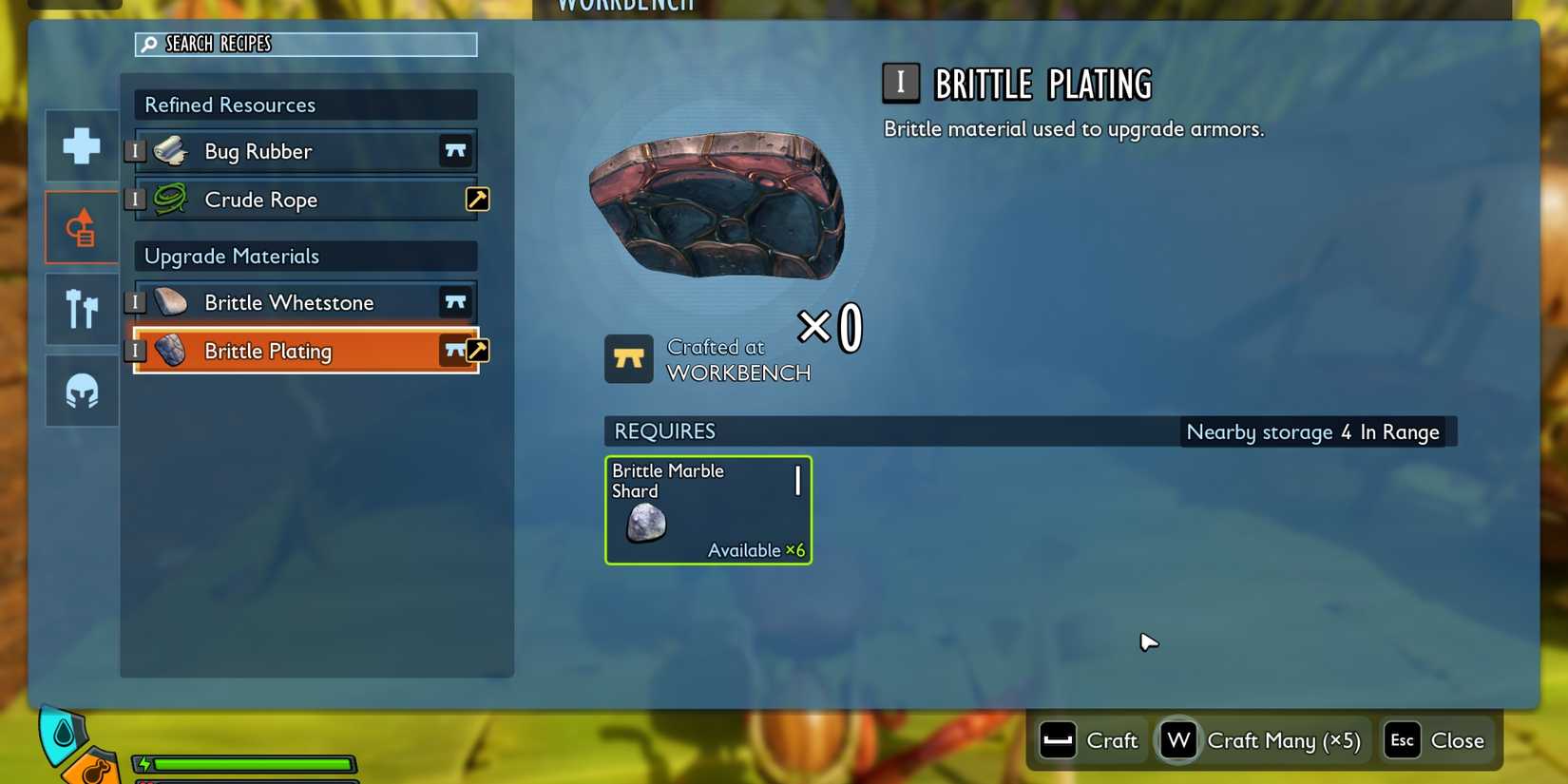Toggle info on the Bug Rubber recipe
This screenshot has width=1568, height=784.
(136, 150)
